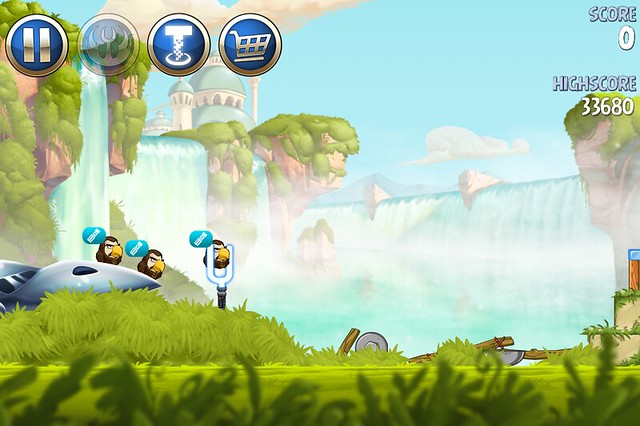Screen dimensions: 640x426
Task: Tap the faded Rebel emblem button
Action: point(108,45)
